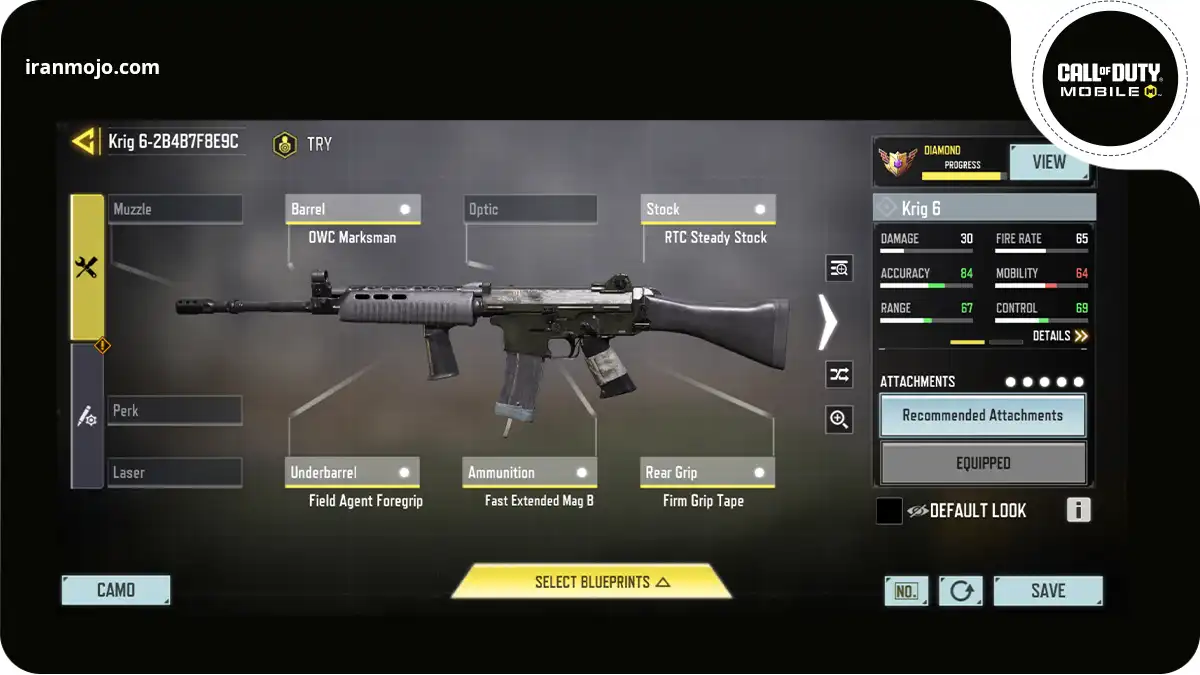Select the Underbarrel attachment slot
This screenshot has width=1200, height=675.
point(352,472)
